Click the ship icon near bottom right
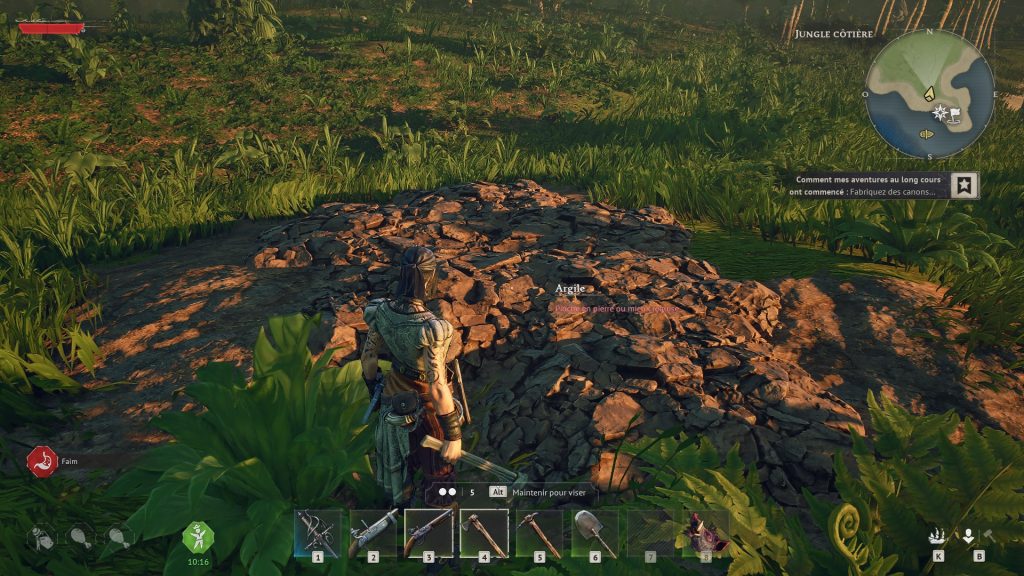The image size is (1024, 576). (x=937, y=535)
